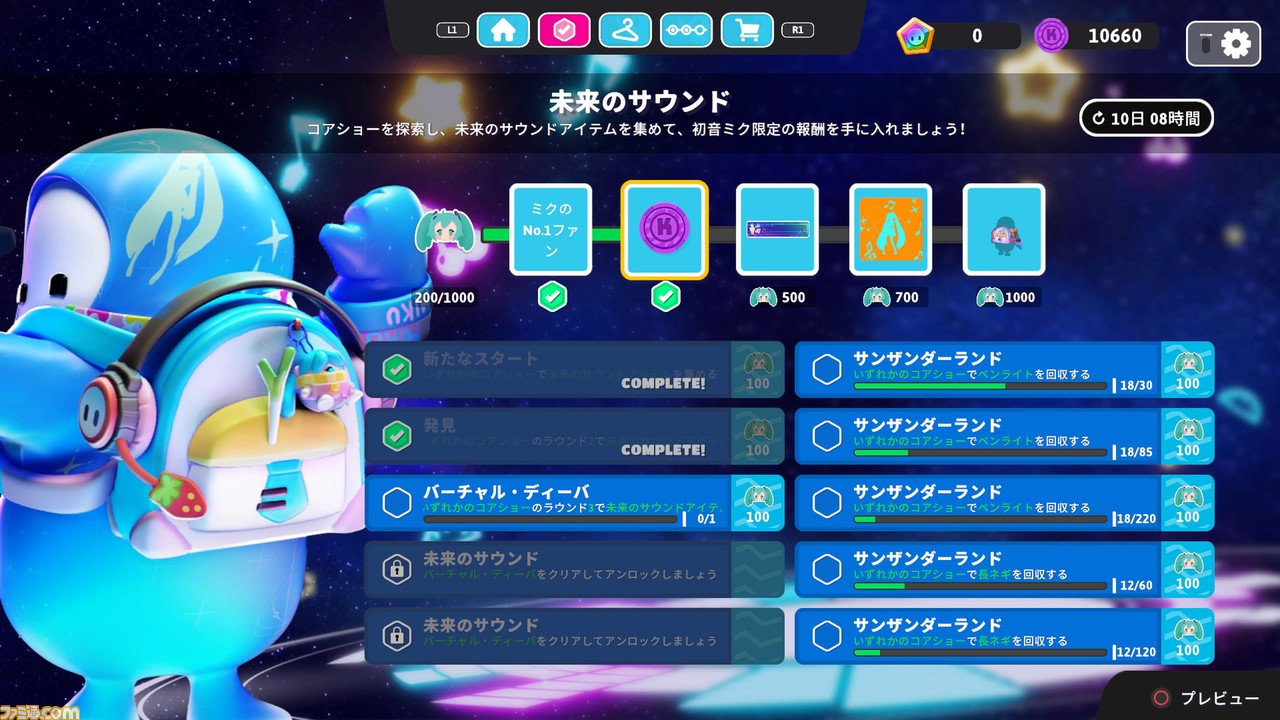Open the Home screen icon

pyautogui.click(x=503, y=30)
